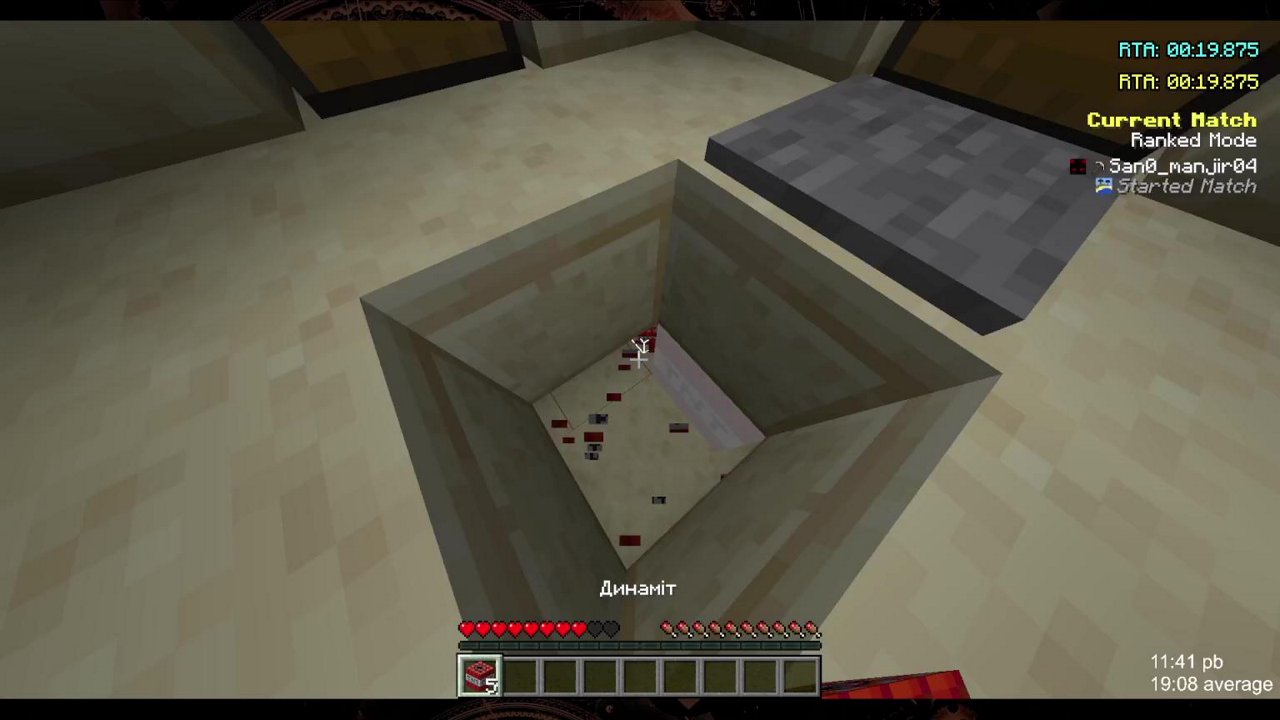Toggle the bottom RTA timer display

(x=1188, y=84)
